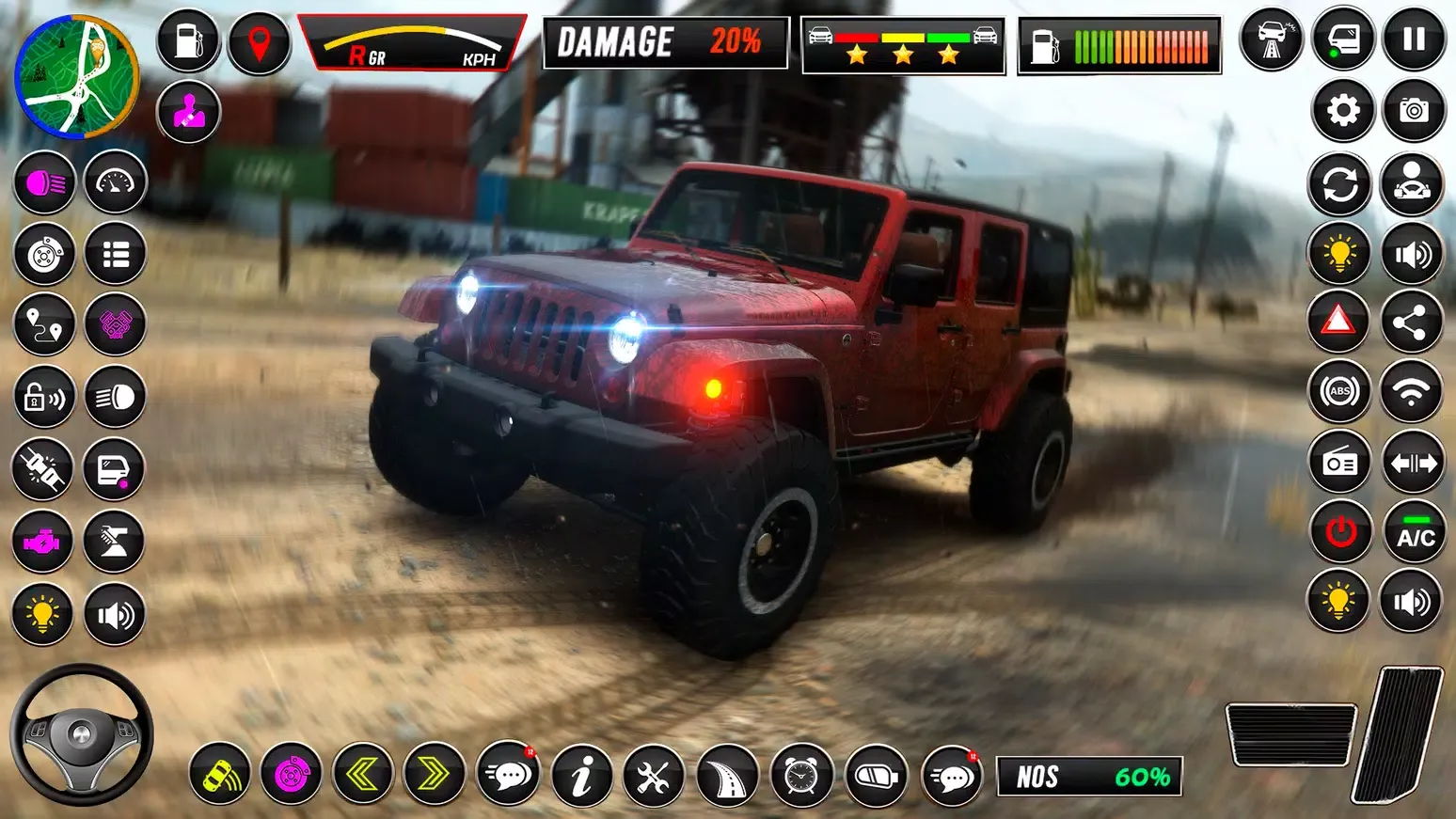Enable the ABS brake system
This screenshot has width=1456, height=819.
click(x=1338, y=390)
